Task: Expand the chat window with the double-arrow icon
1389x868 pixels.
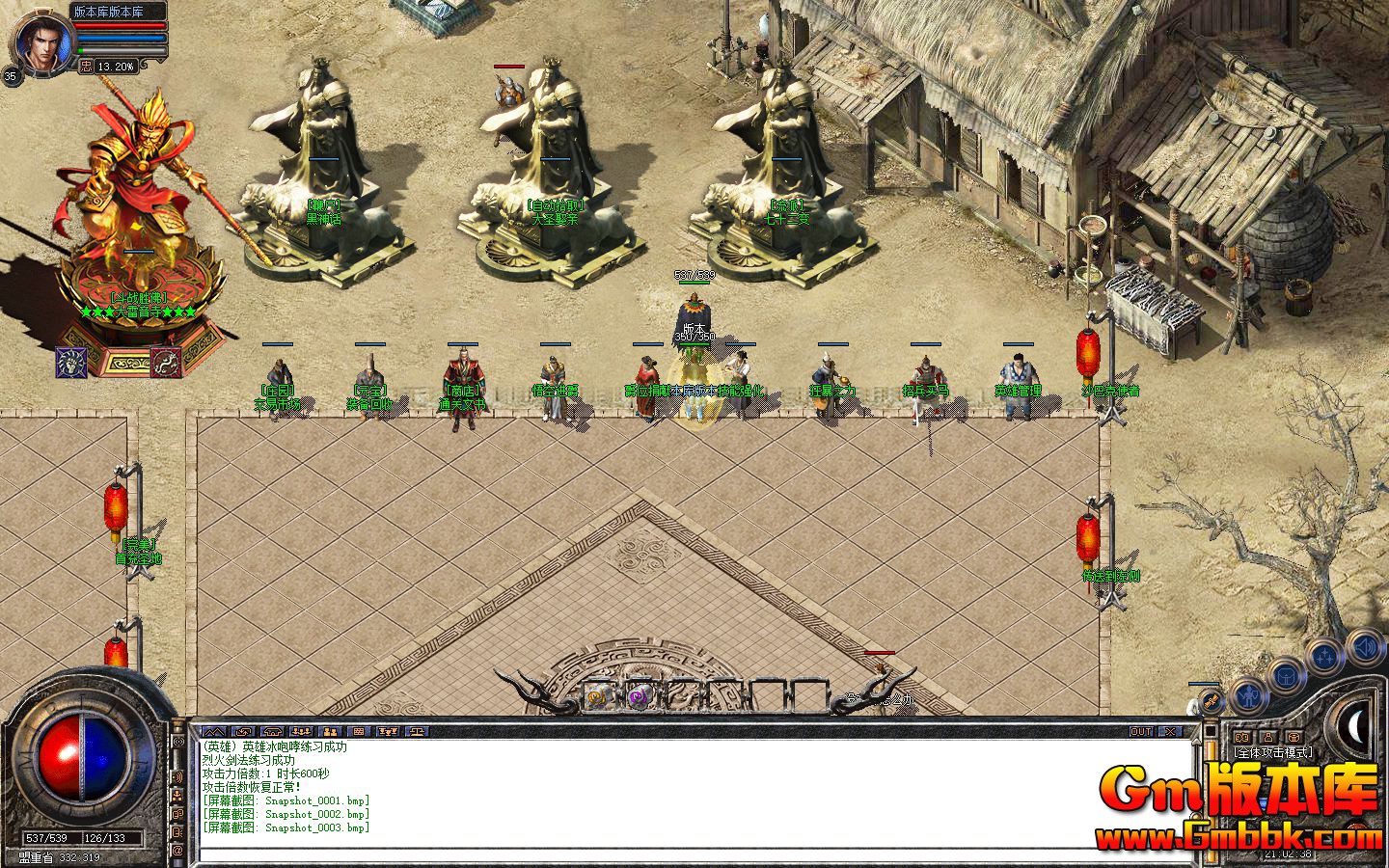Action: pos(213,730)
